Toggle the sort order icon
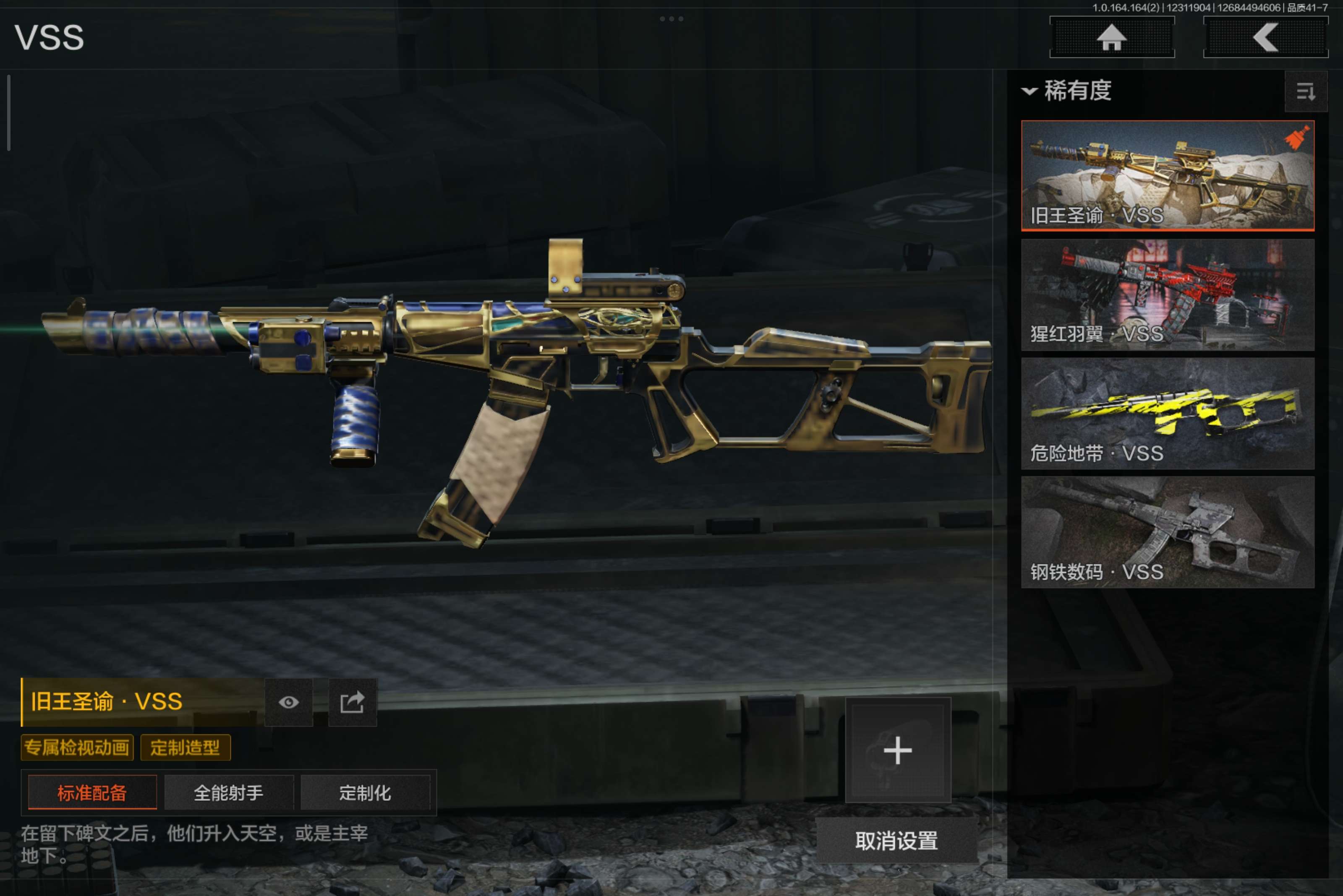This screenshot has height=896, width=1343. (1305, 91)
